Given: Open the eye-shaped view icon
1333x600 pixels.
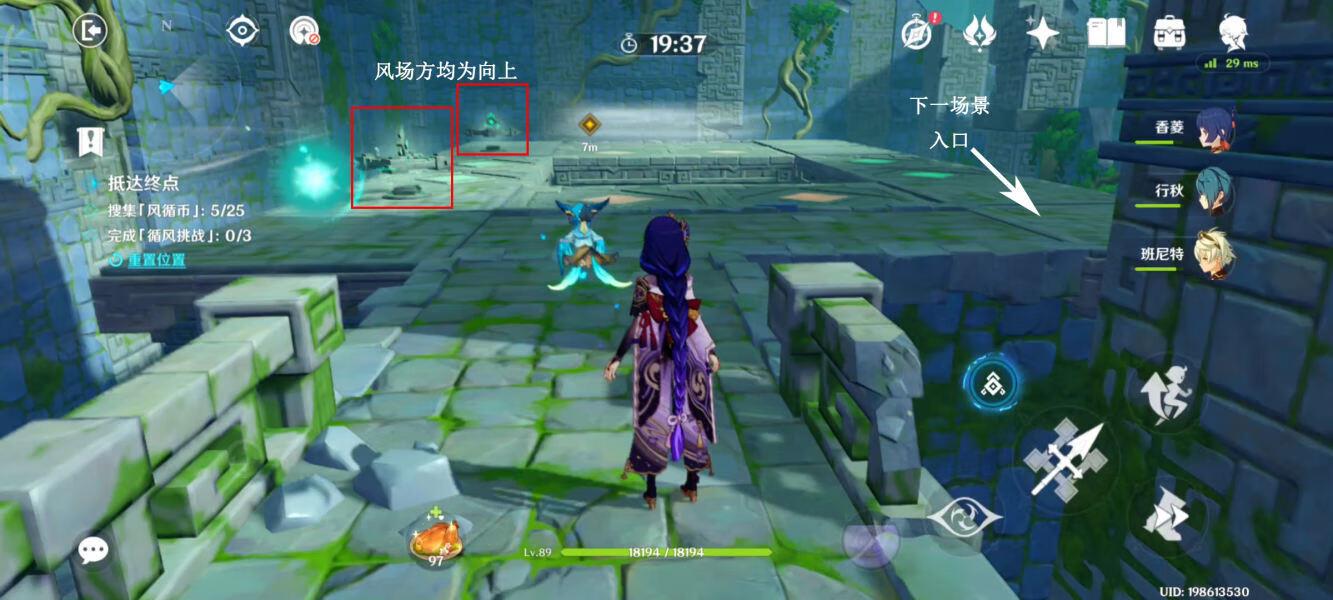Looking at the screenshot, I should (x=243, y=31).
